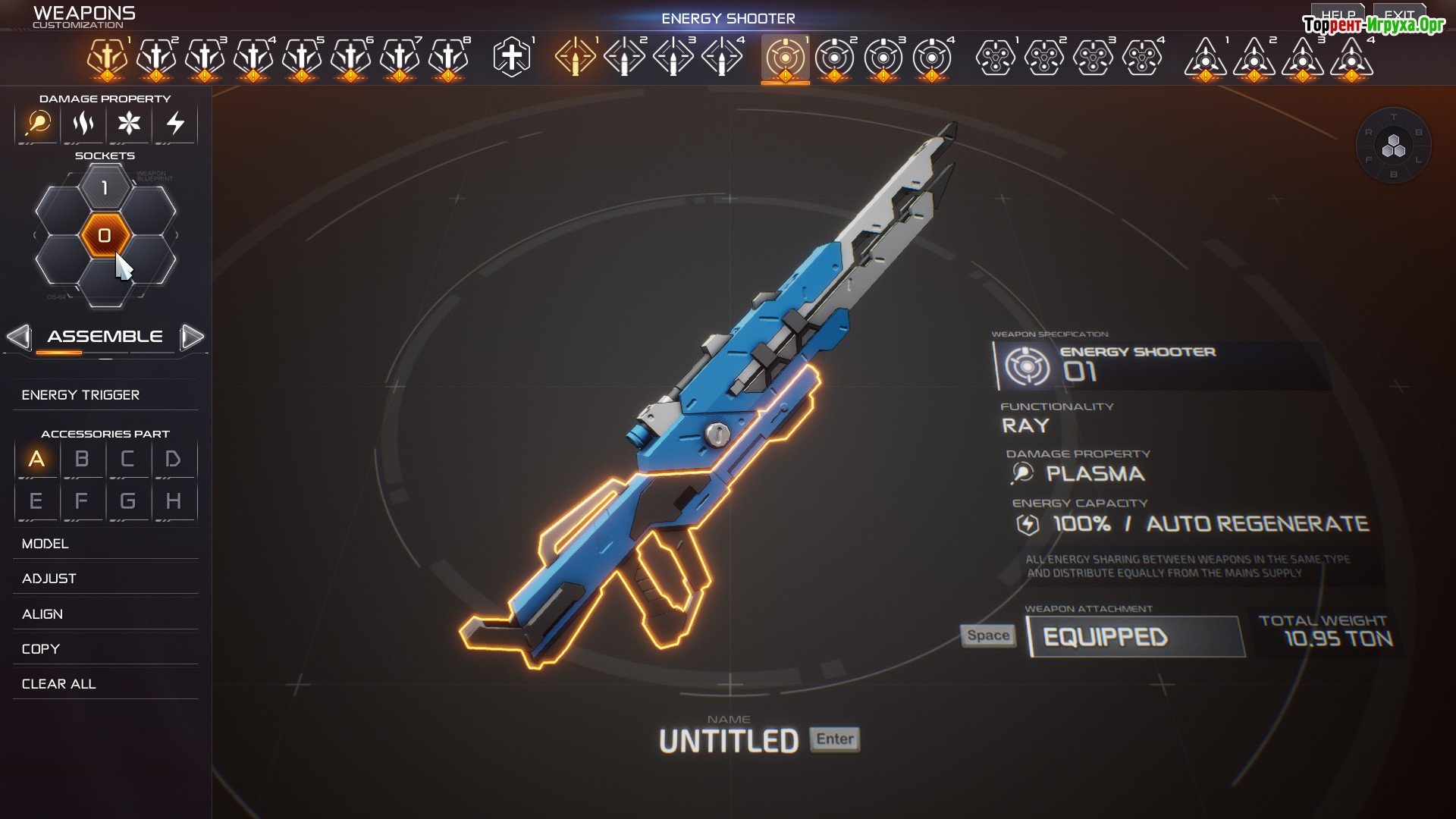
Task: Select the Plasma damage property icon
Action: pos(38,123)
